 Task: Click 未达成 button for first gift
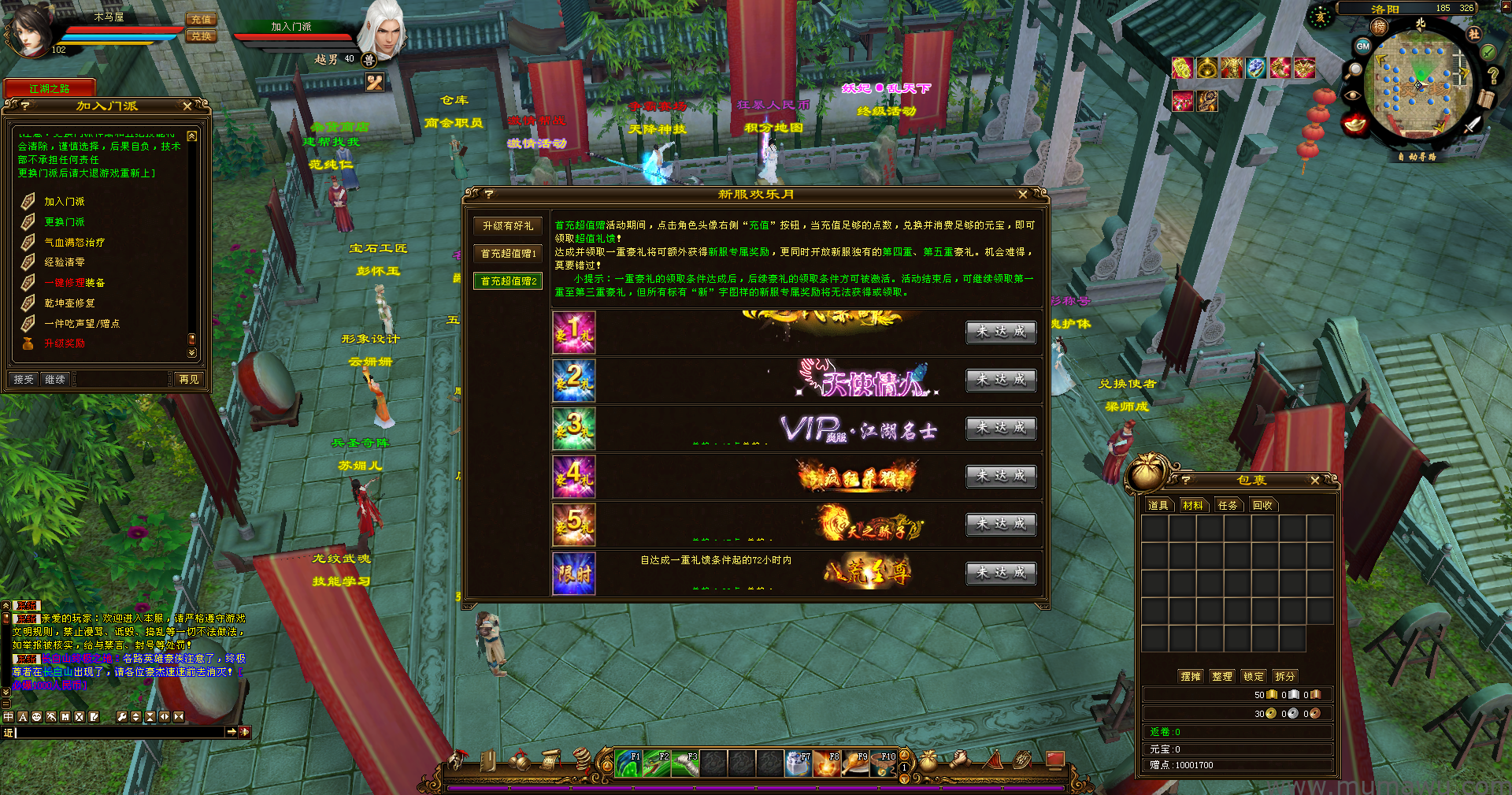tap(1000, 332)
